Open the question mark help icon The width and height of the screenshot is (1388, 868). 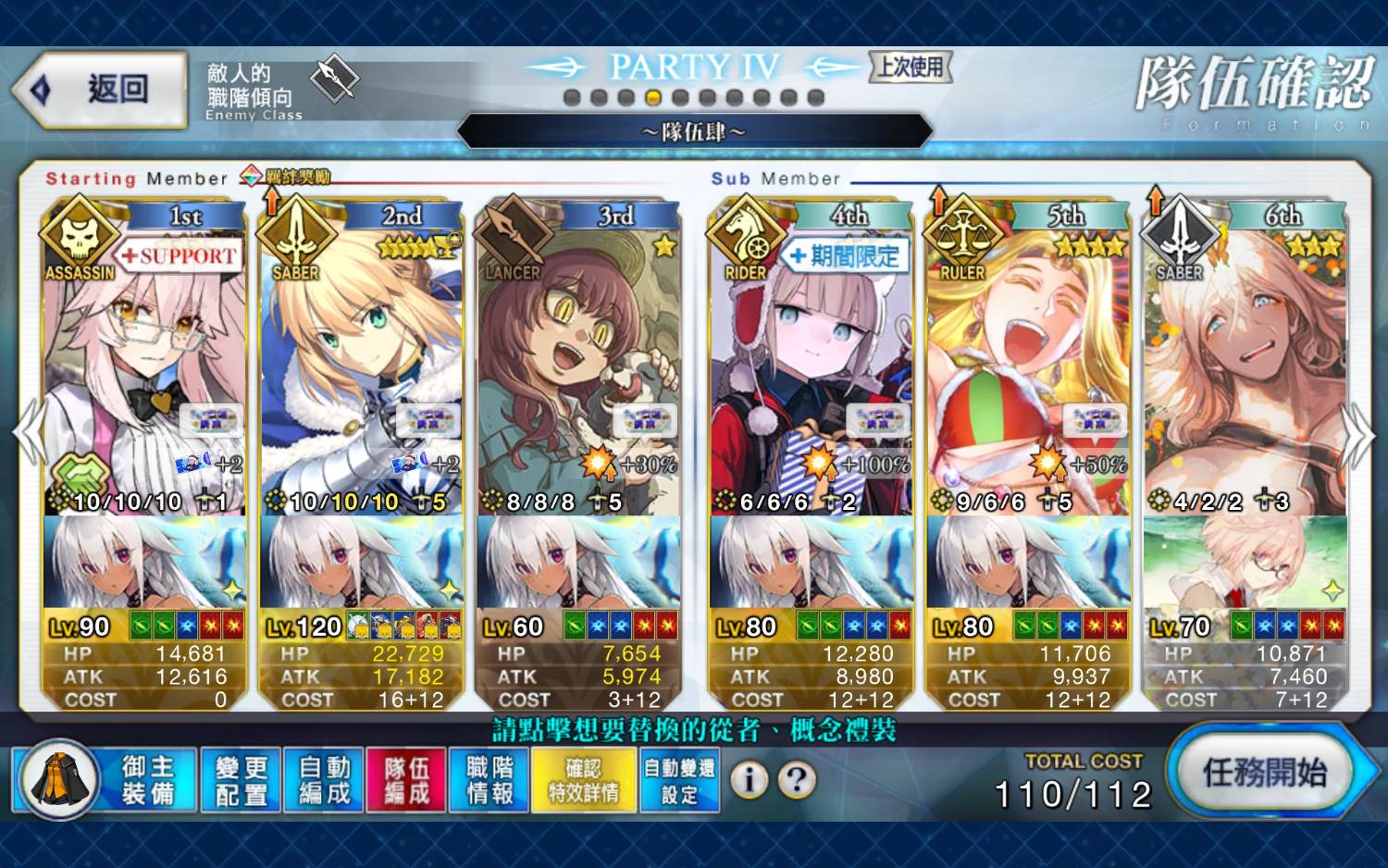[797, 780]
